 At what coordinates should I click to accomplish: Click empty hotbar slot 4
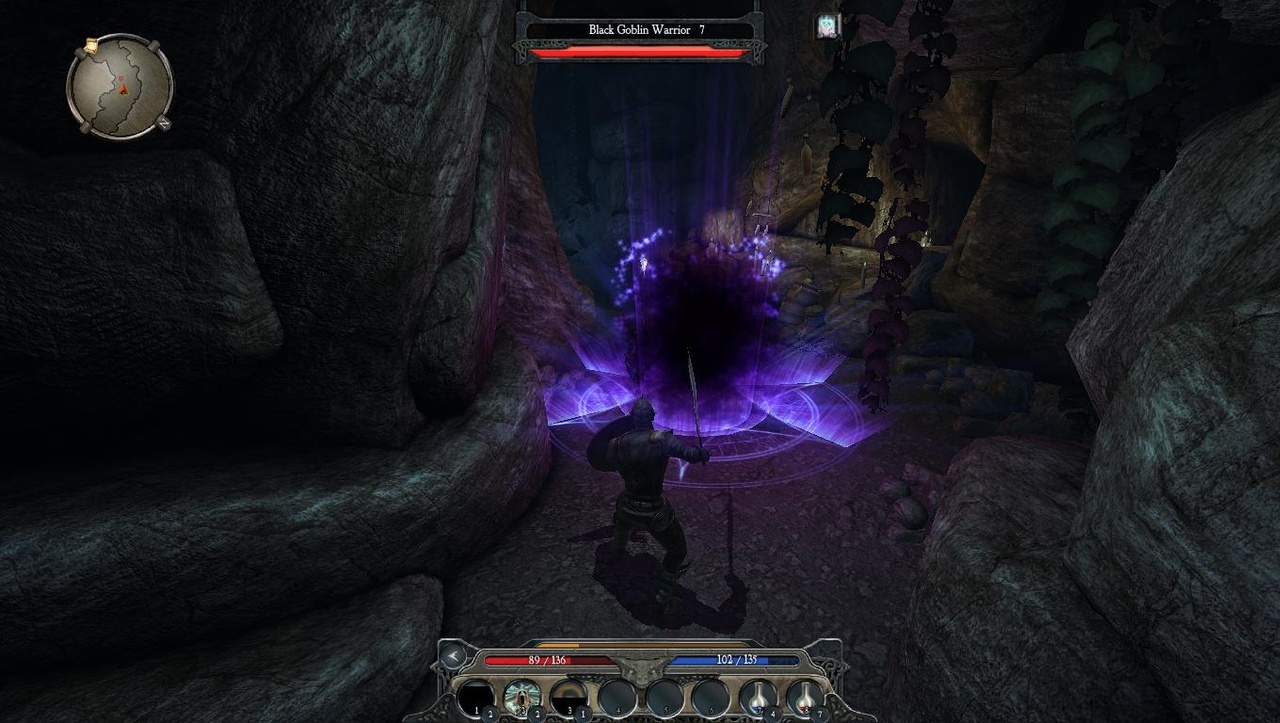click(618, 696)
